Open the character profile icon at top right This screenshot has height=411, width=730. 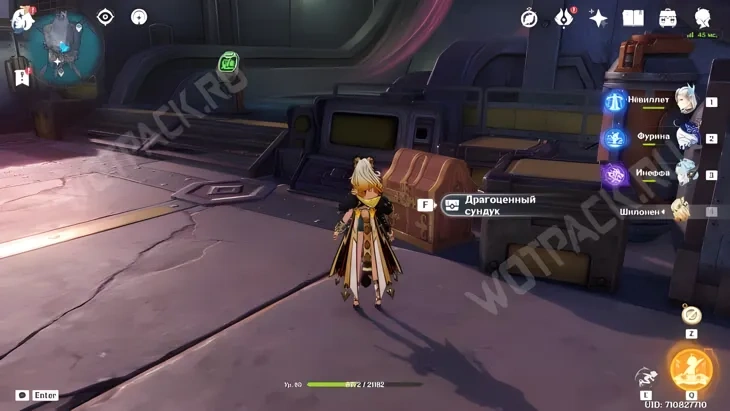(701, 18)
